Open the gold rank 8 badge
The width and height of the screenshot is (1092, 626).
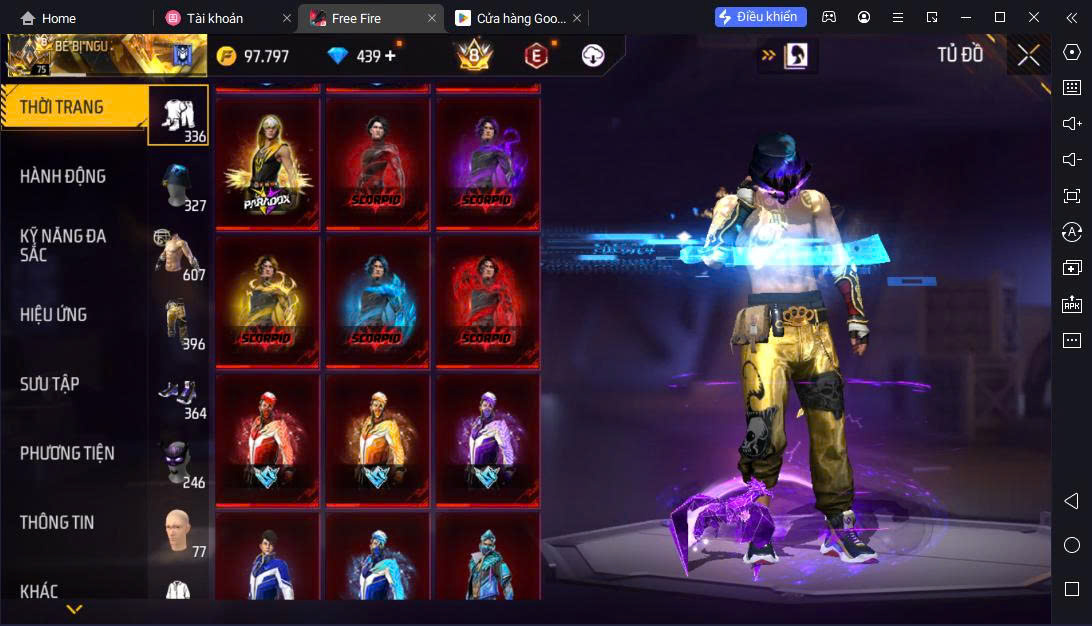click(474, 56)
